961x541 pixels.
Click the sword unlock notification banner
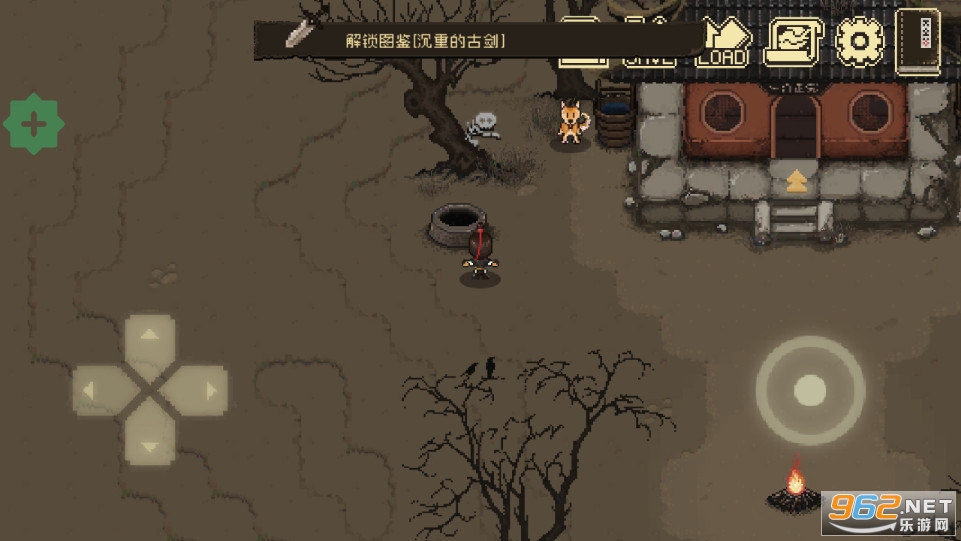tap(420, 41)
